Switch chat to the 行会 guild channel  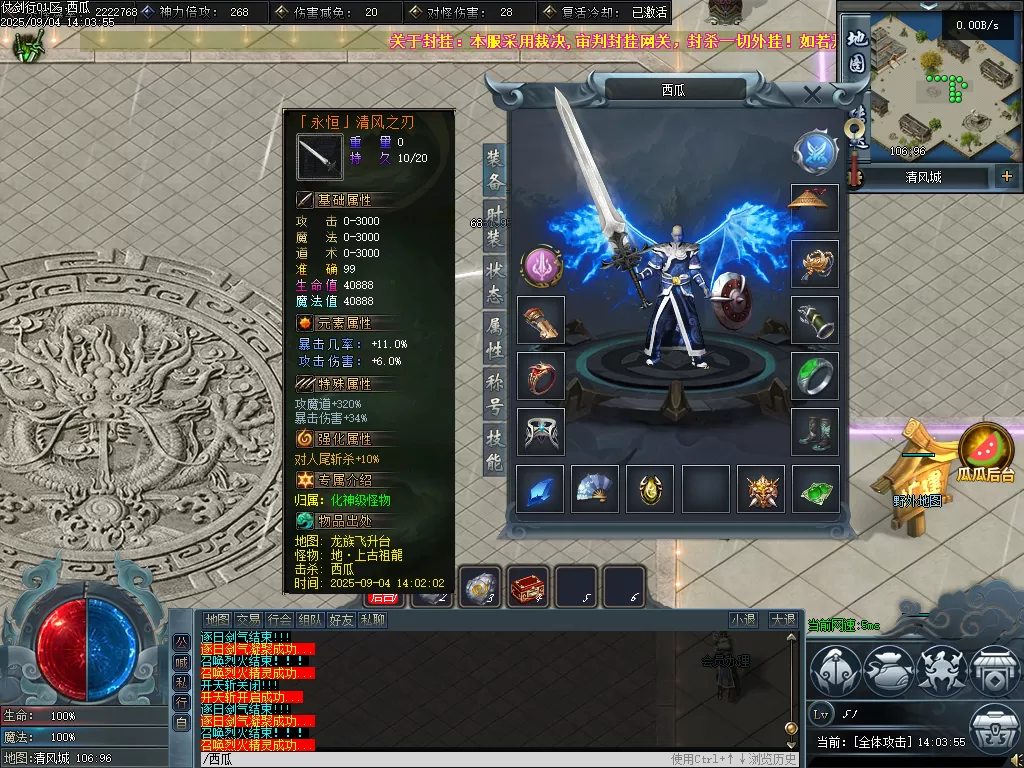pos(281,620)
